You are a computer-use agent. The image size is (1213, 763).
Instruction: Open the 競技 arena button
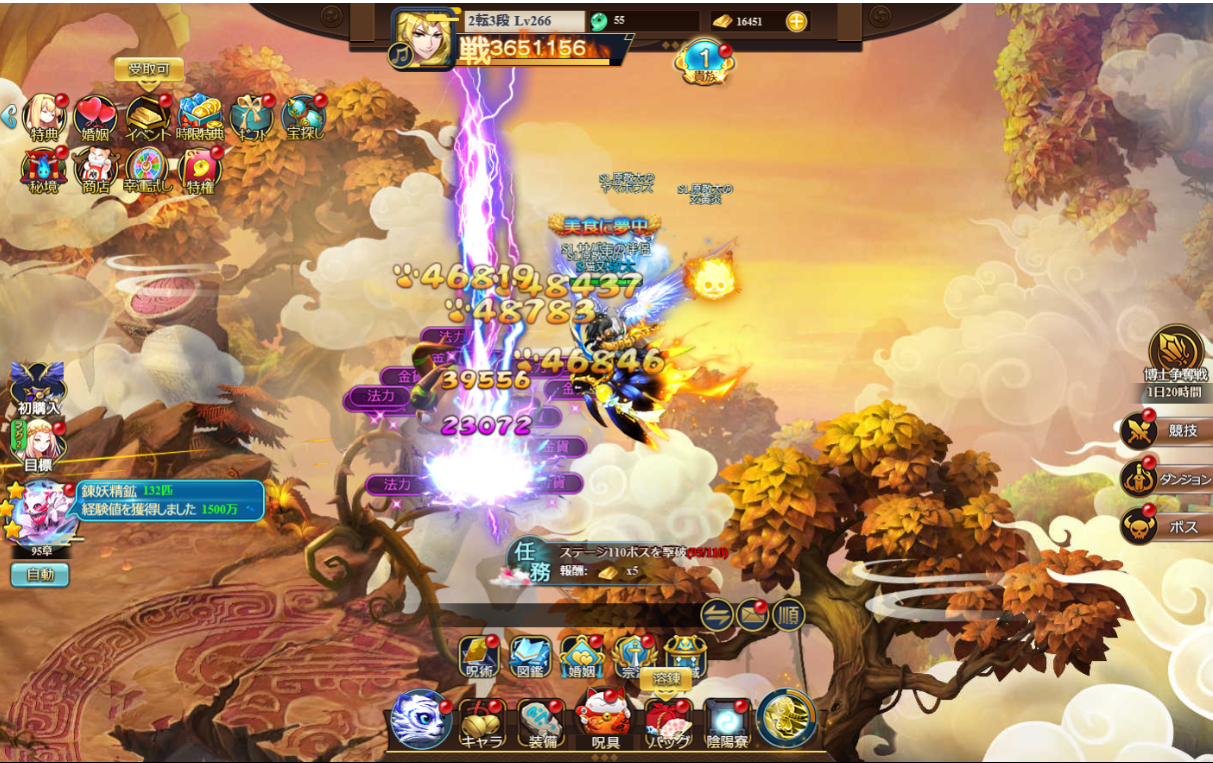[1163, 431]
